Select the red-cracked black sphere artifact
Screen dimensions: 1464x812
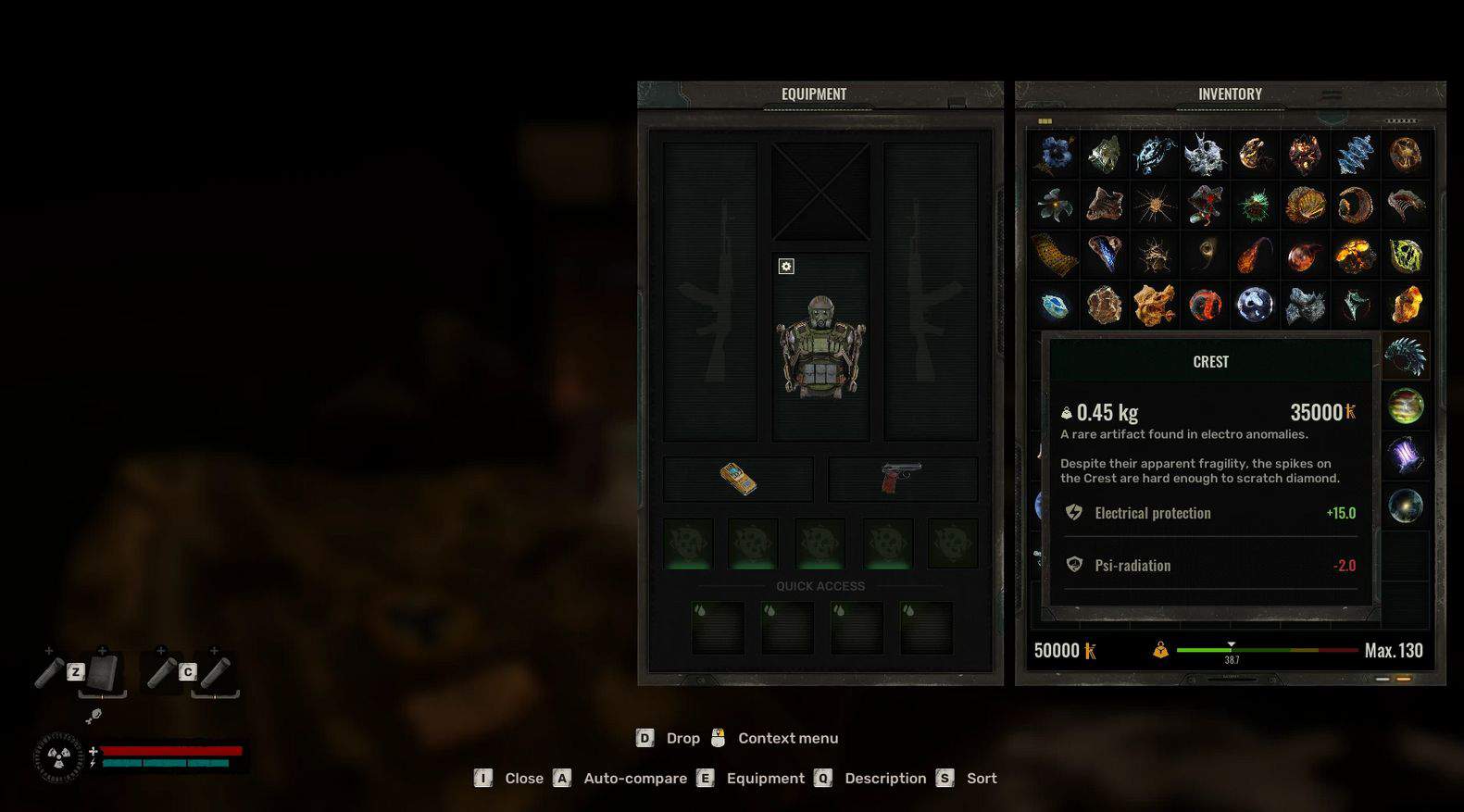coord(1205,305)
